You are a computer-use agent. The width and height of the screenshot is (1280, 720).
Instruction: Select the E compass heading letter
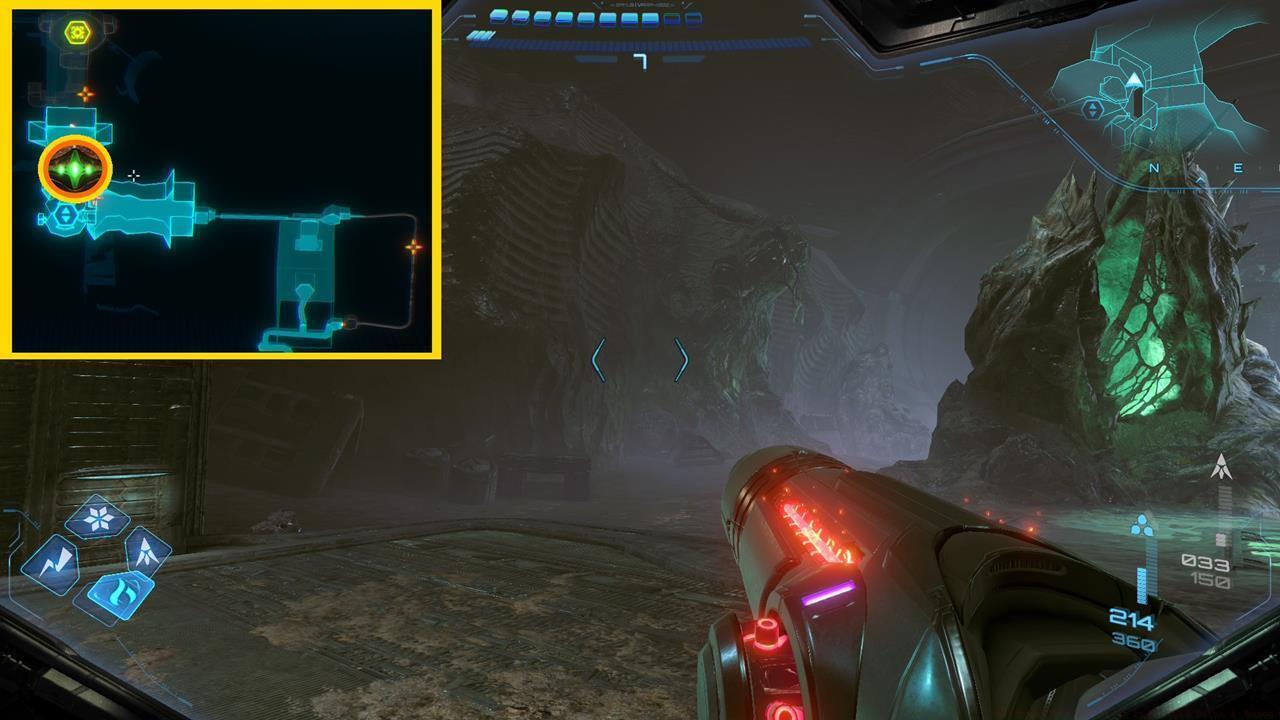coord(1239,168)
